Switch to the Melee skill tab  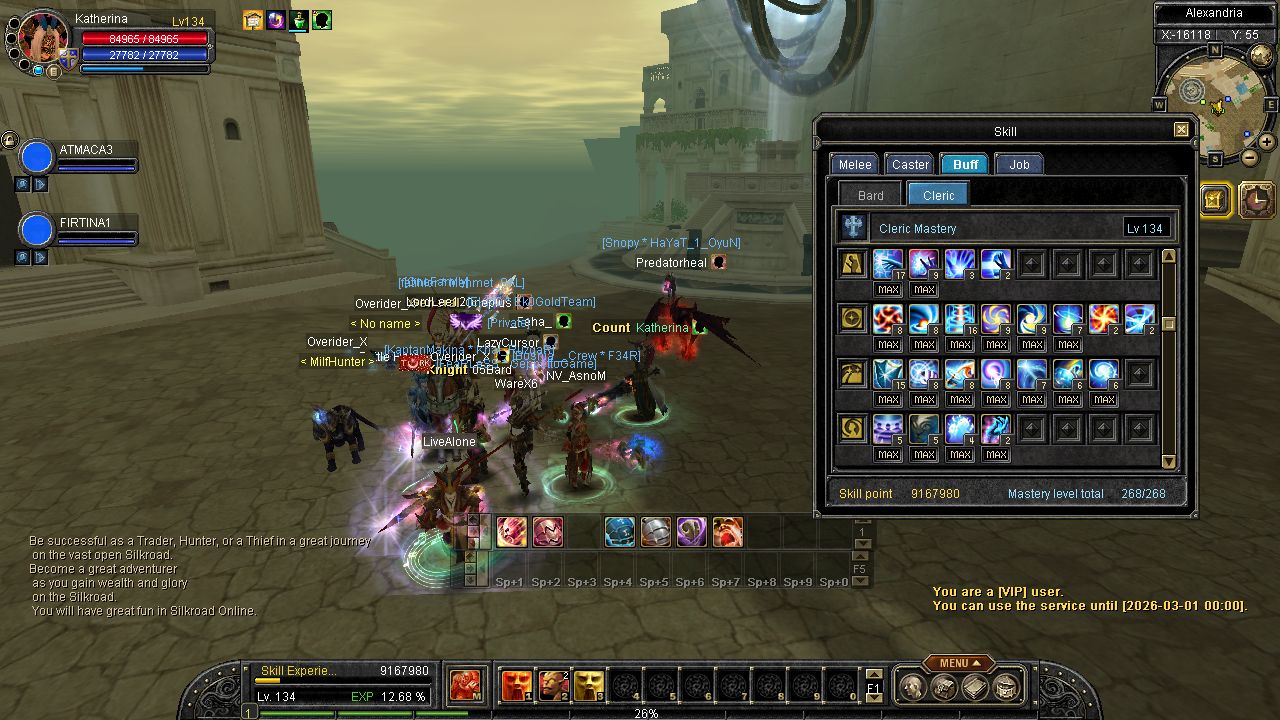pyautogui.click(x=854, y=165)
